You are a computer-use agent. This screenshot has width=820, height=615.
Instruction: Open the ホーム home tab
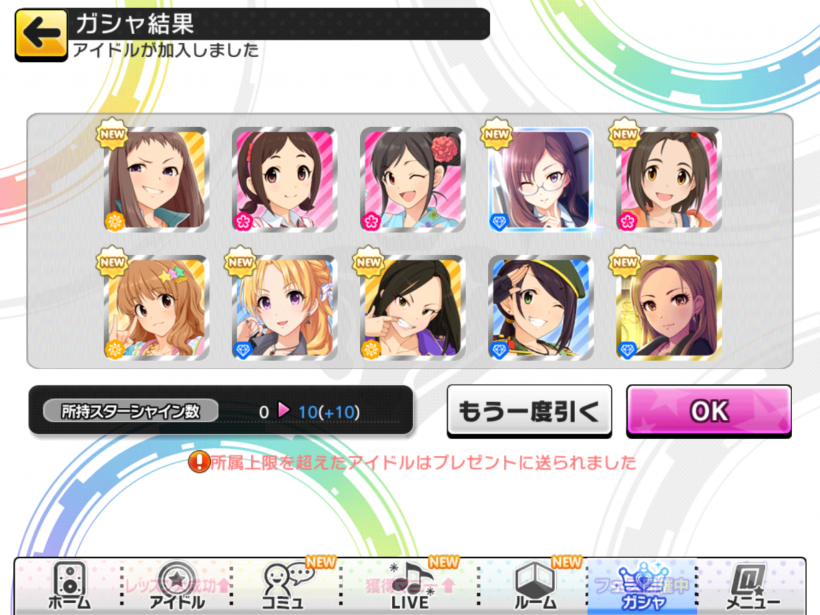68,586
